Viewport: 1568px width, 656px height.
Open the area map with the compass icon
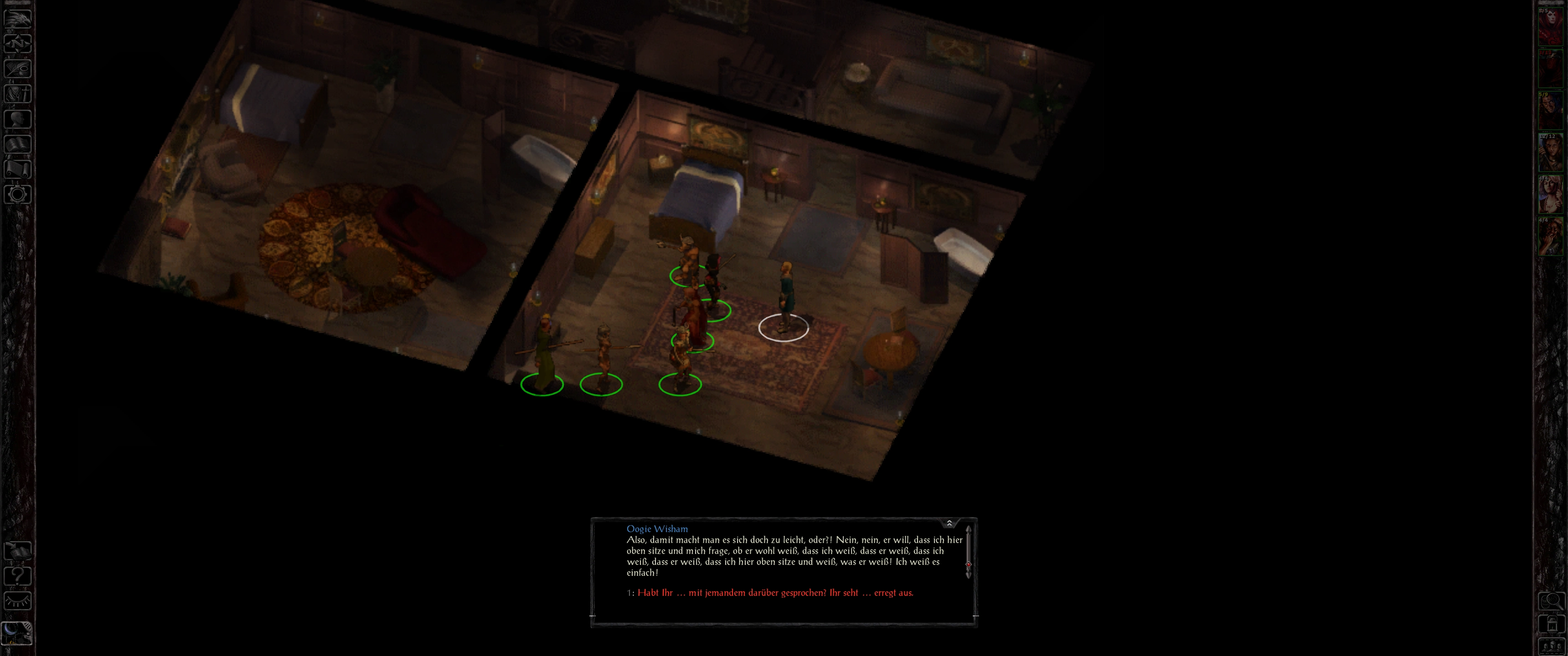(x=17, y=43)
